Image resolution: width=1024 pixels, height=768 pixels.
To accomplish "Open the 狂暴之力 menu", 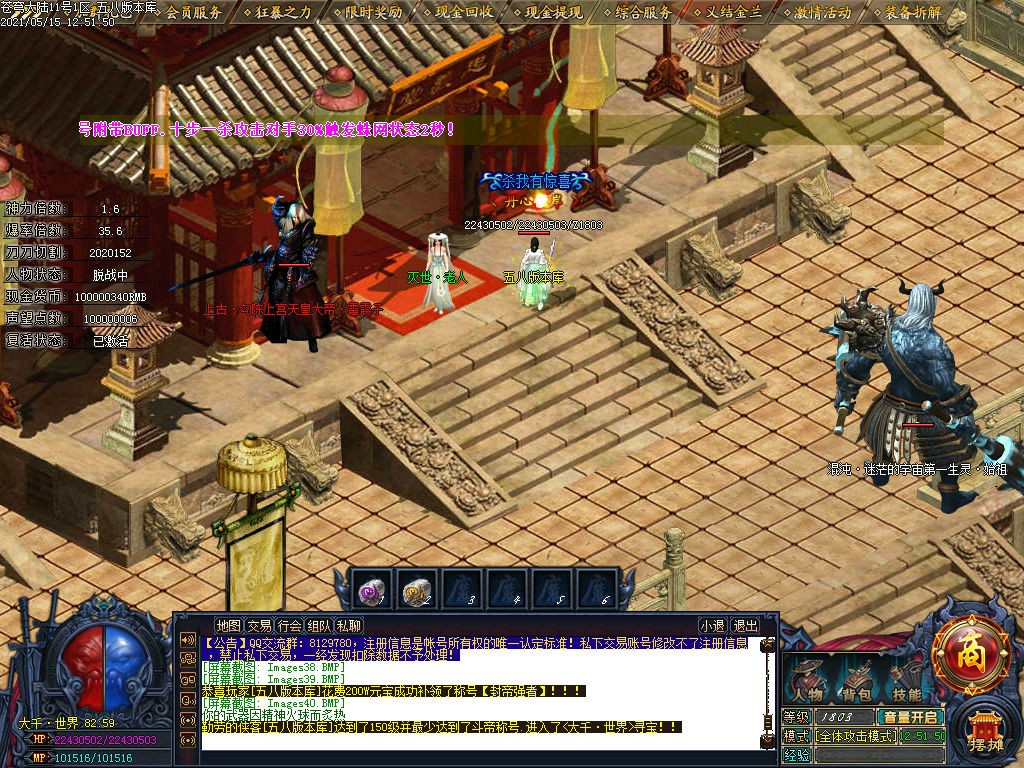I will (284, 13).
